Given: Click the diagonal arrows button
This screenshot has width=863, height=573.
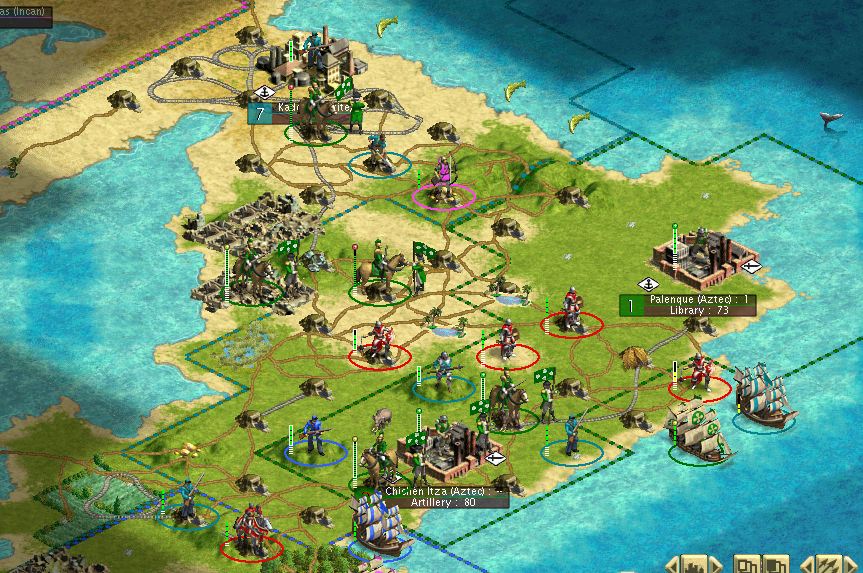Looking at the screenshot, I should click(x=828, y=565).
